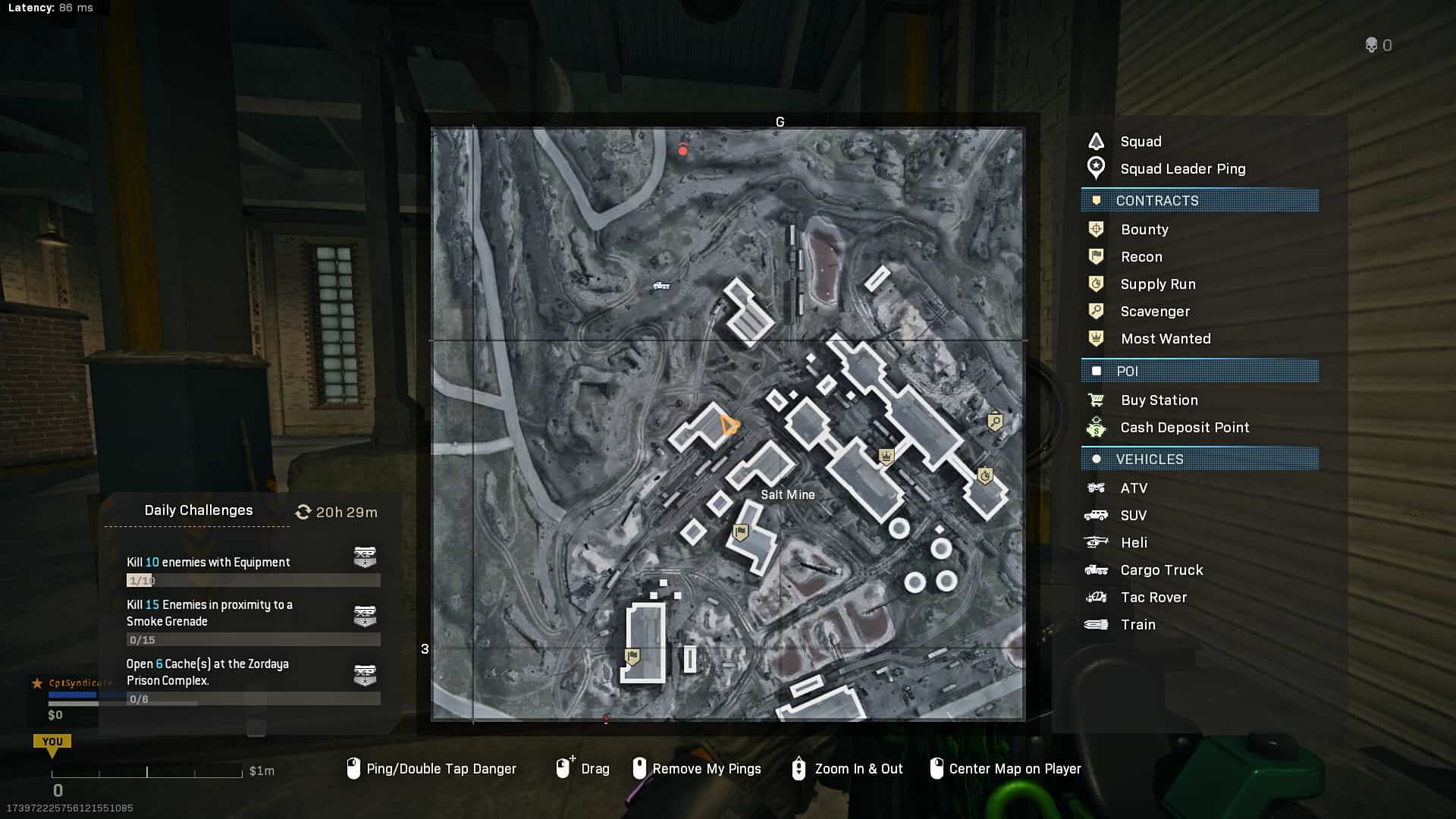Click the Cash Deposit Point legend entry

[x=1184, y=428]
